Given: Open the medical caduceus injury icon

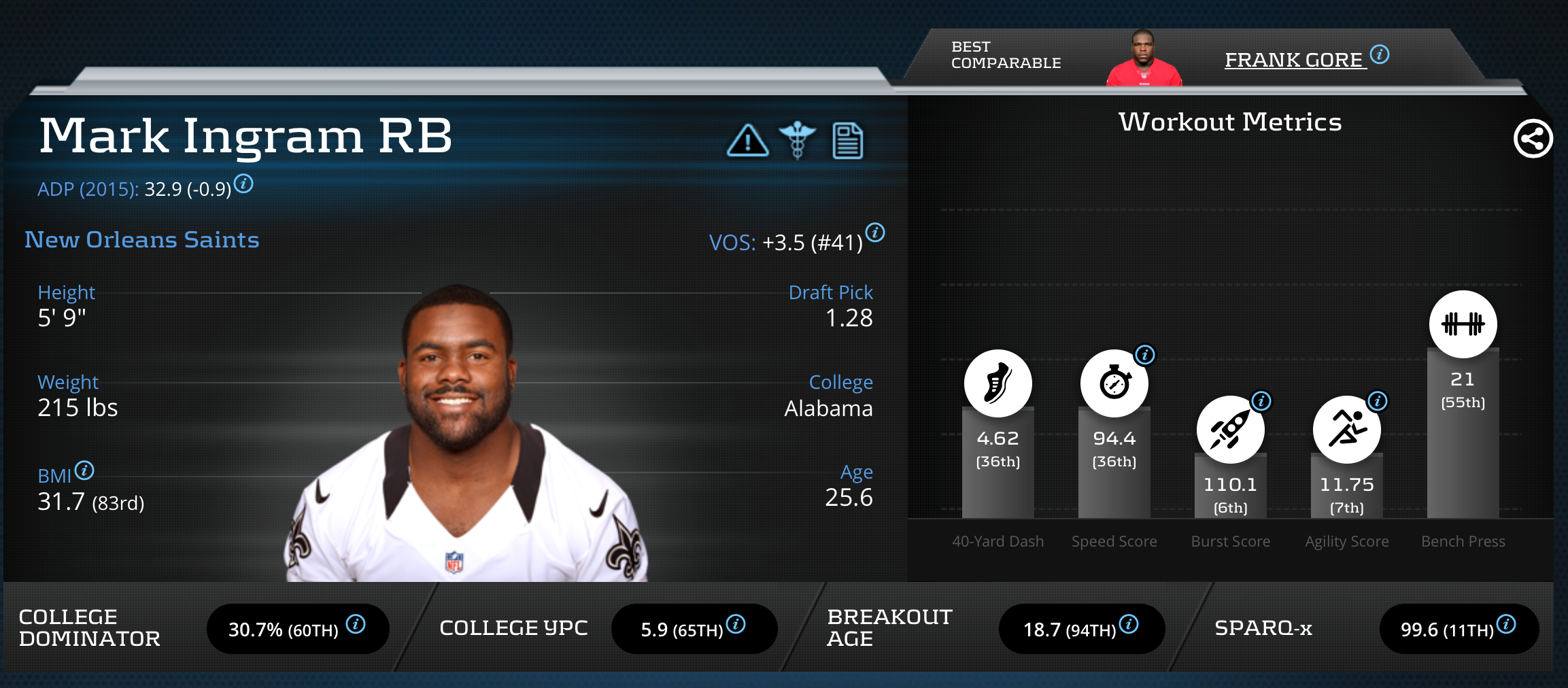Looking at the screenshot, I should click(x=797, y=139).
